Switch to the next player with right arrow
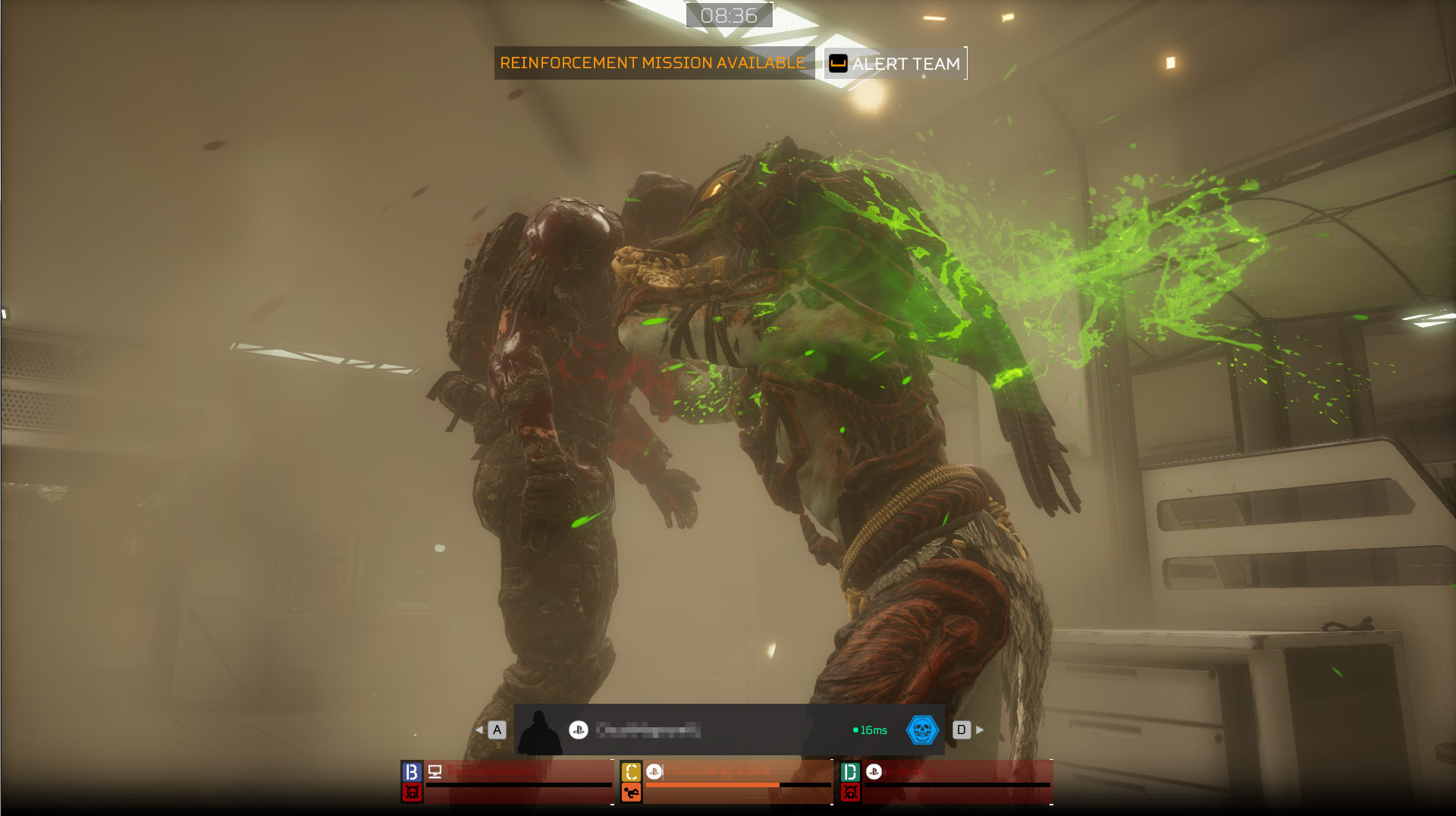1456x816 pixels. [x=980, y=730]
